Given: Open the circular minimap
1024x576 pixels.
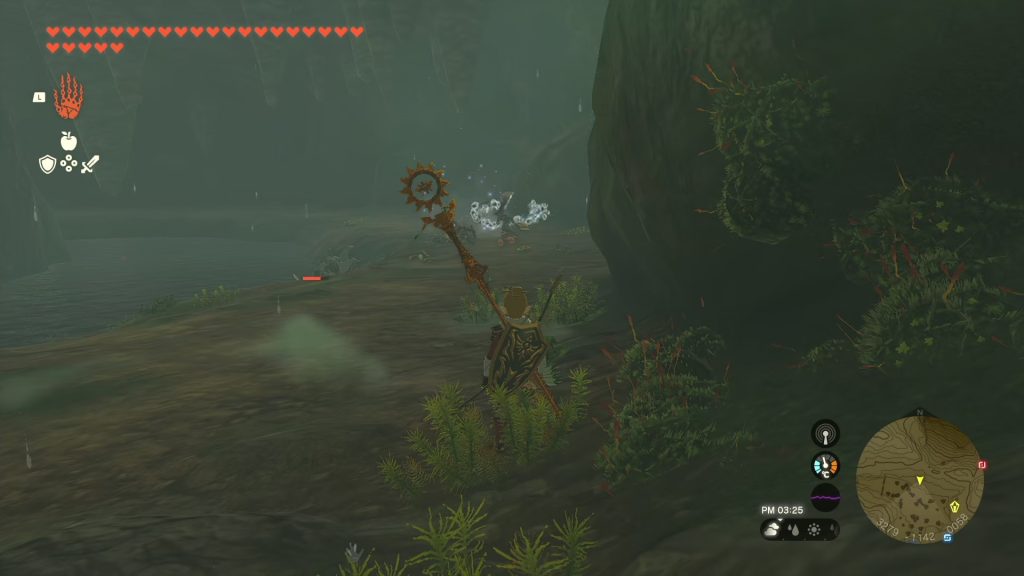Looking at the screenshot, I should pos(919,480).
